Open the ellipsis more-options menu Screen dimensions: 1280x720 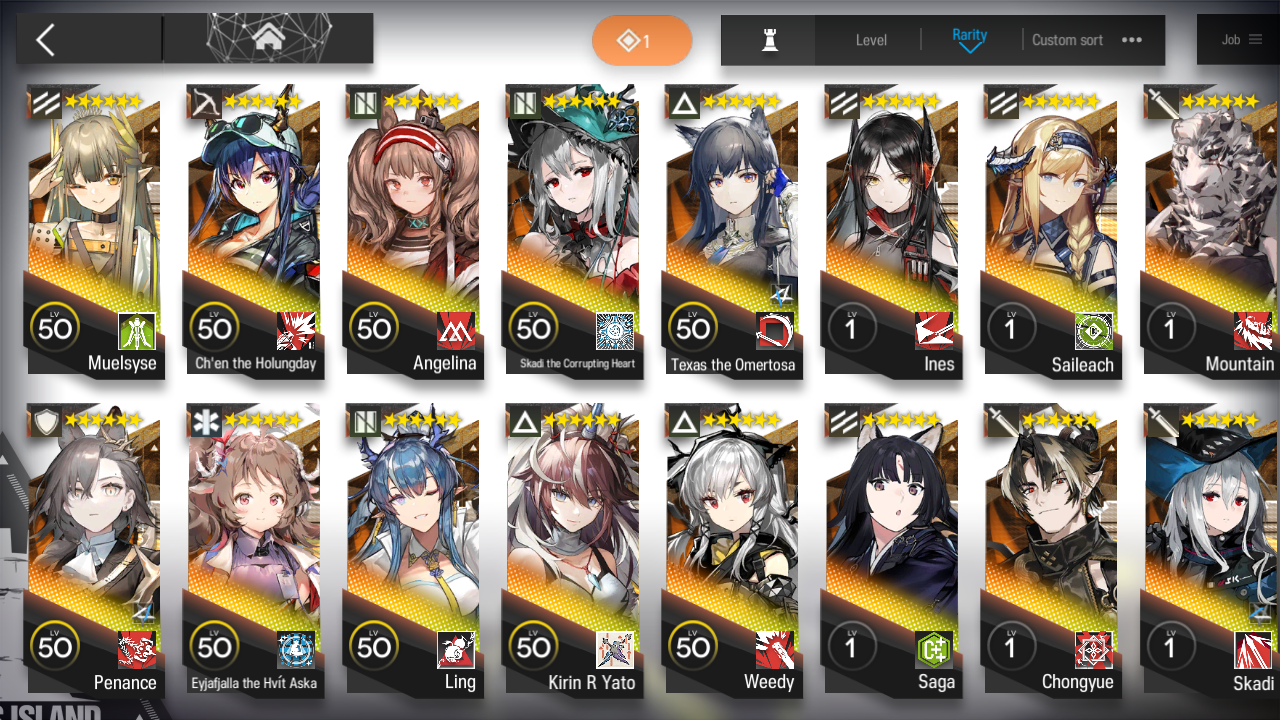coord(1131,40)
